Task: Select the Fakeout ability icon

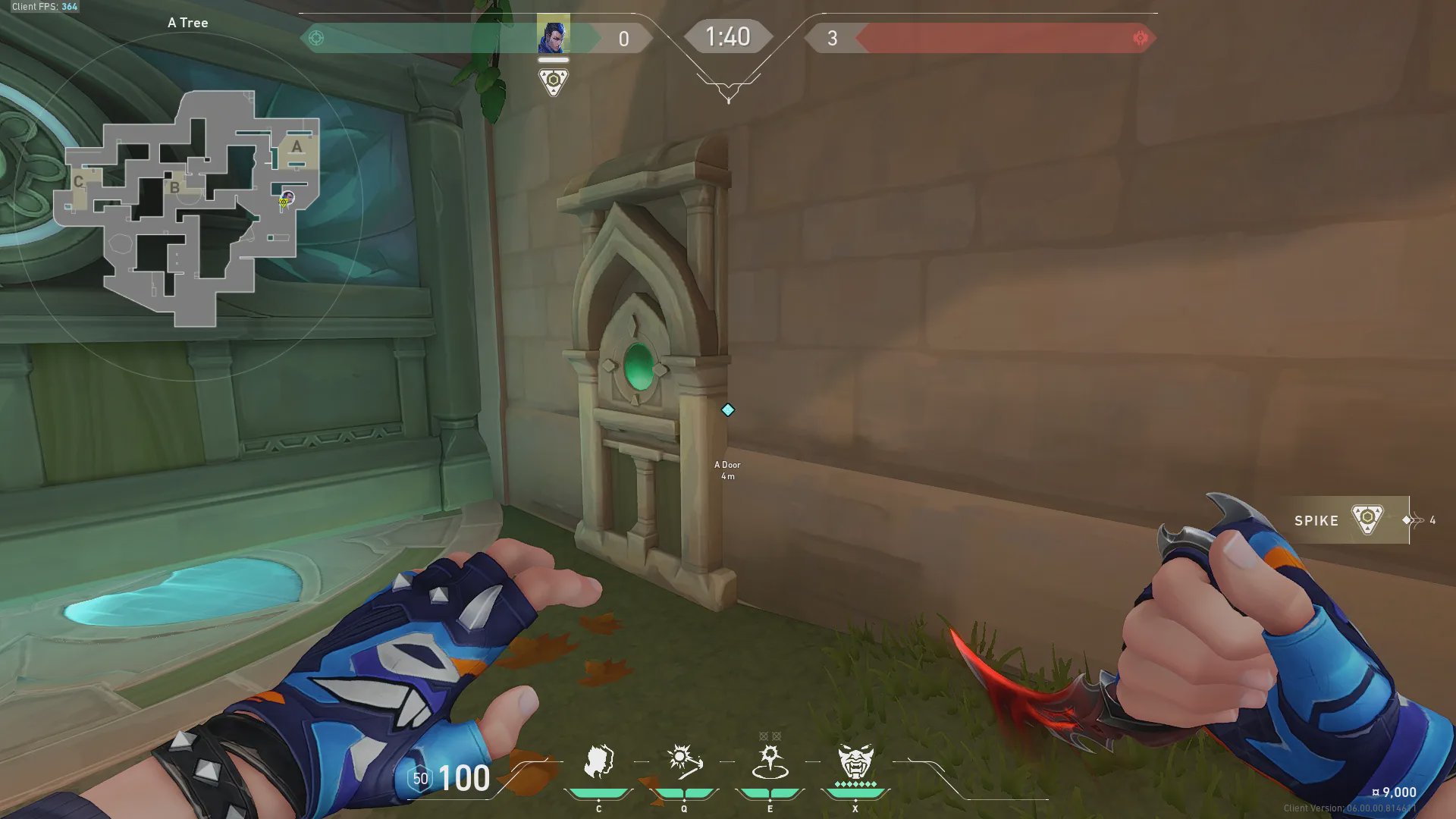Action: [598, 761]
